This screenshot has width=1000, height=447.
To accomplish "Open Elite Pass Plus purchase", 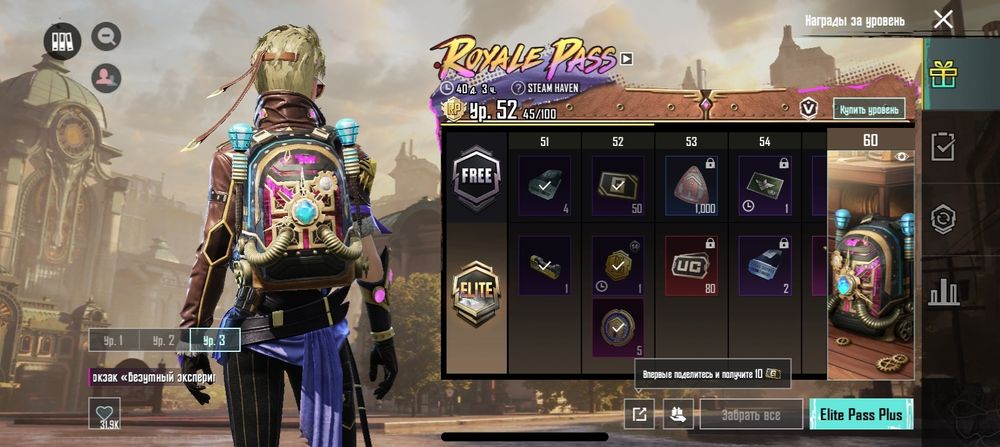I will pos(861,413).
